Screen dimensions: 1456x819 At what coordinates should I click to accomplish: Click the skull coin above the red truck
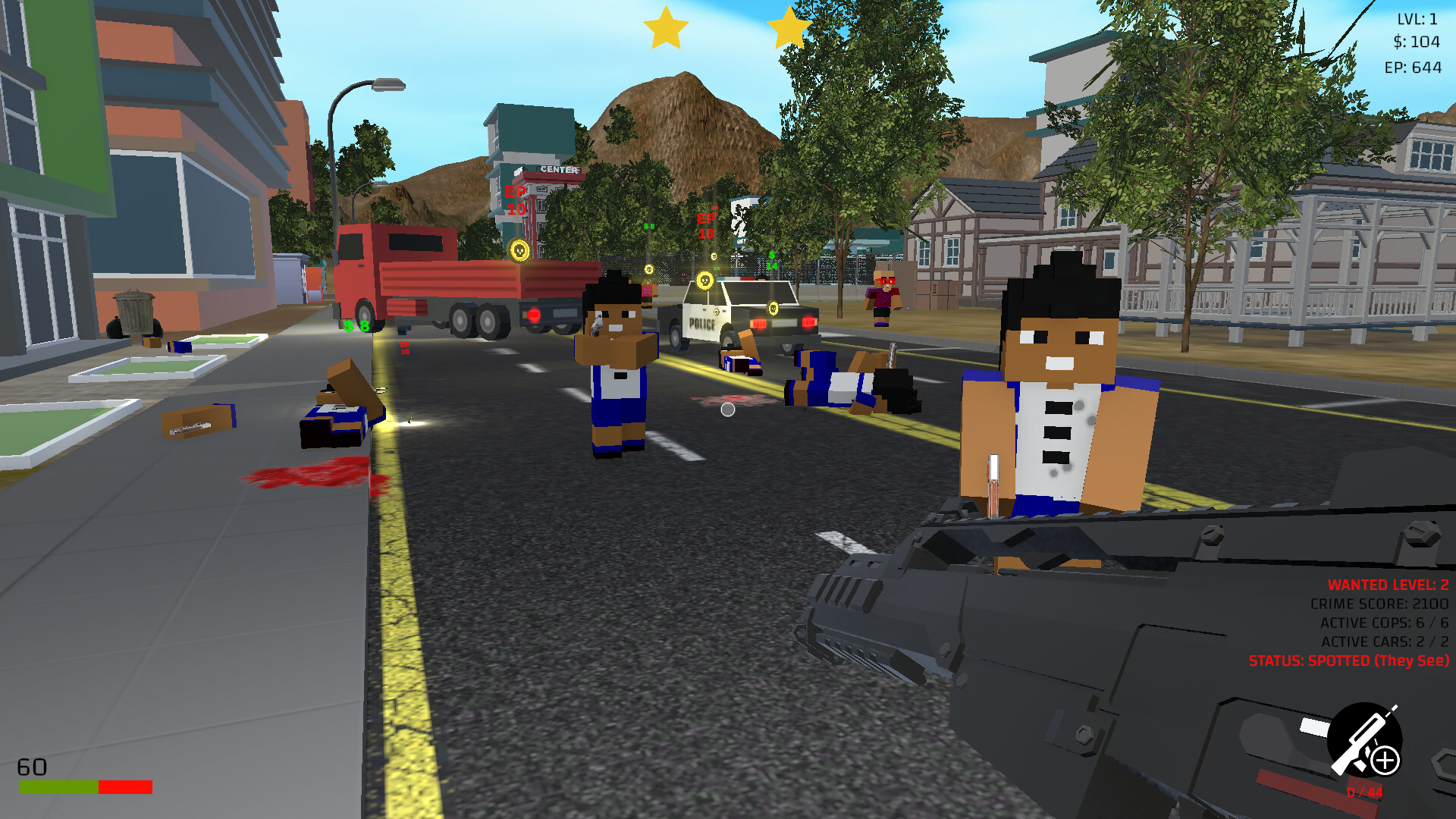519,252
